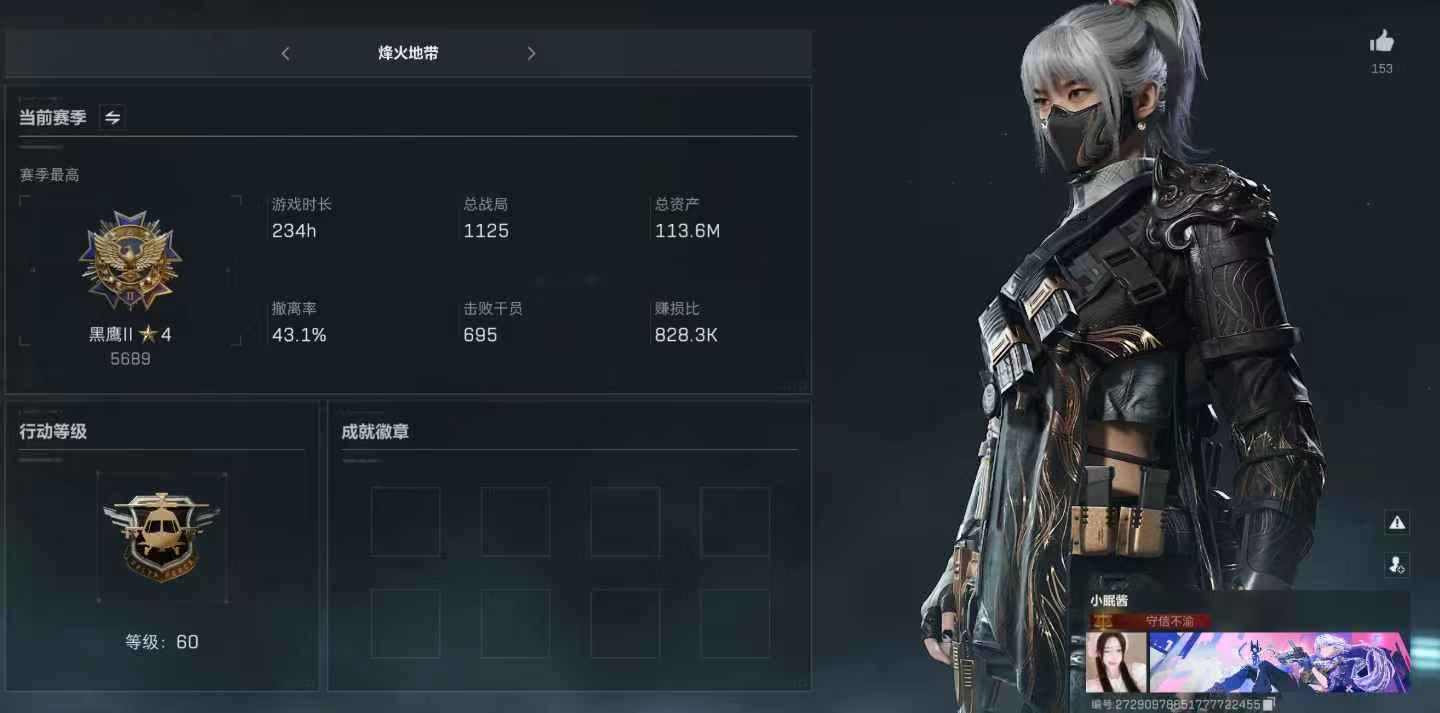Viewport: 1440px width, 713px height.
Task: Click the player's avatar portrait
Action: pyautogui.click(x=1116, y=662)
